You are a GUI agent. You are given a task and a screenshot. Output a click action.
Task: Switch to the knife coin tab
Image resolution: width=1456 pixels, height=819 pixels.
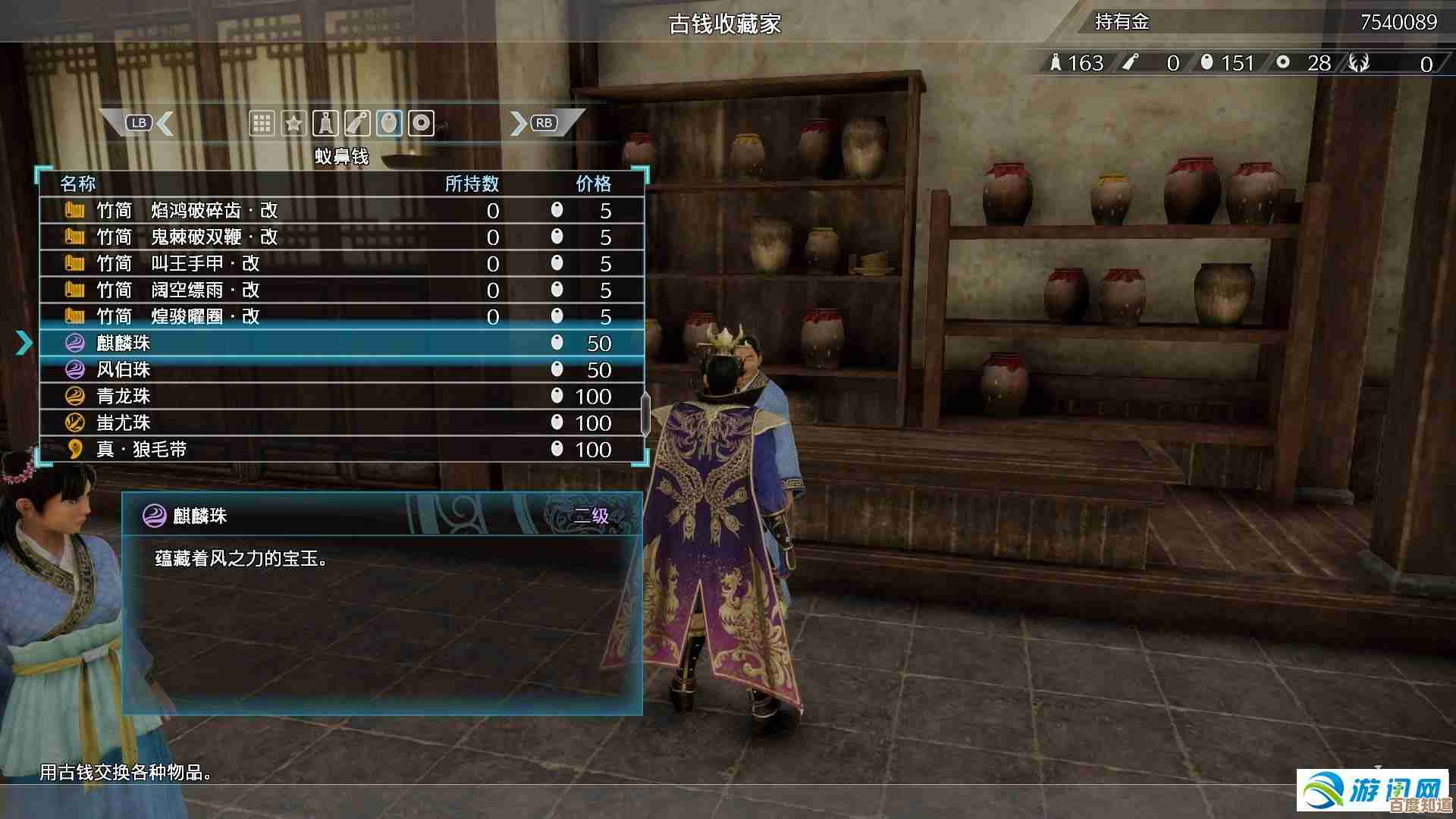tap(357, 123)
